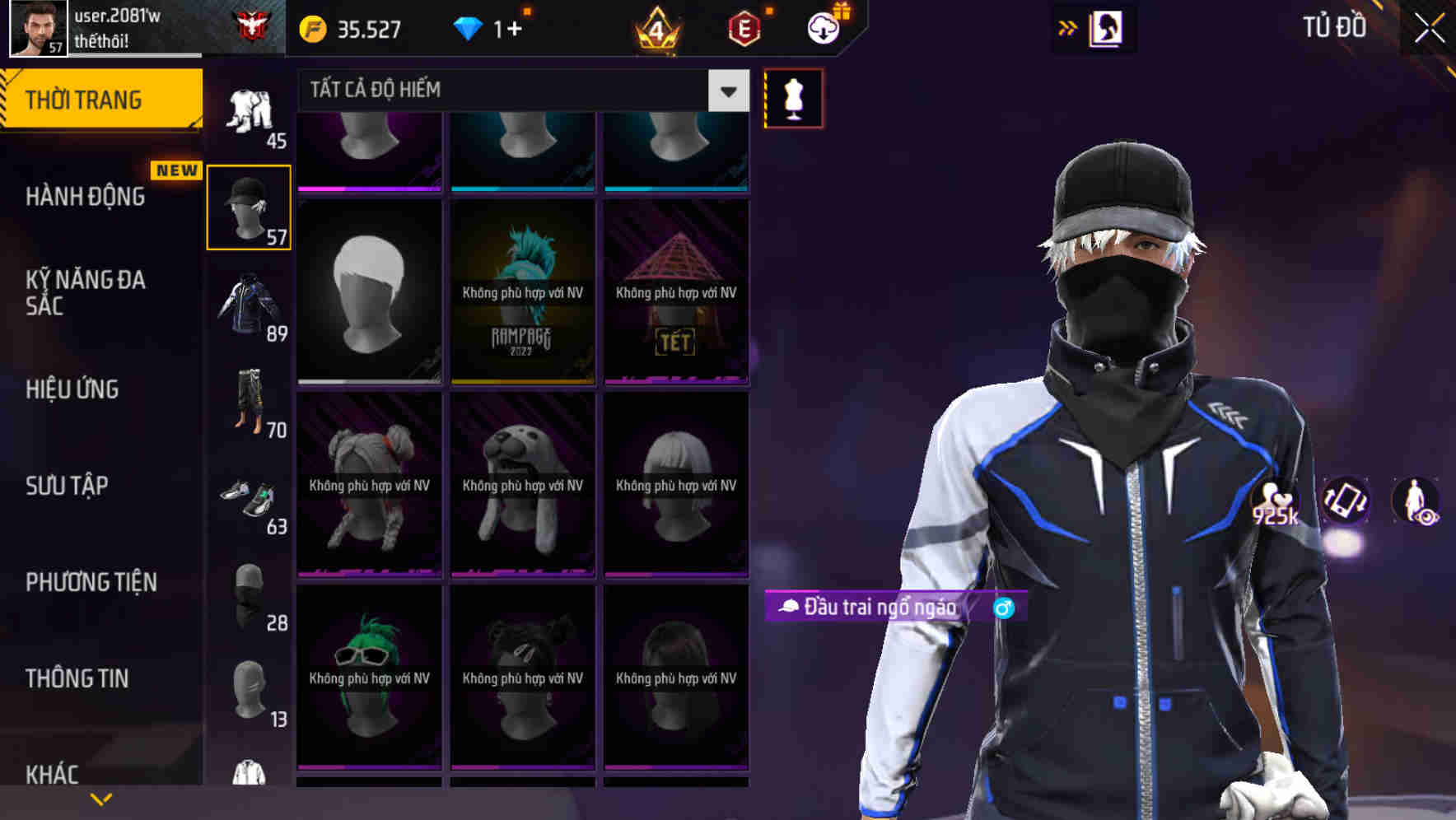The height and width of the screenshot is (820, 1456).
Task: Toggle the male gender icon on item label
Action: coord(1004,609)
